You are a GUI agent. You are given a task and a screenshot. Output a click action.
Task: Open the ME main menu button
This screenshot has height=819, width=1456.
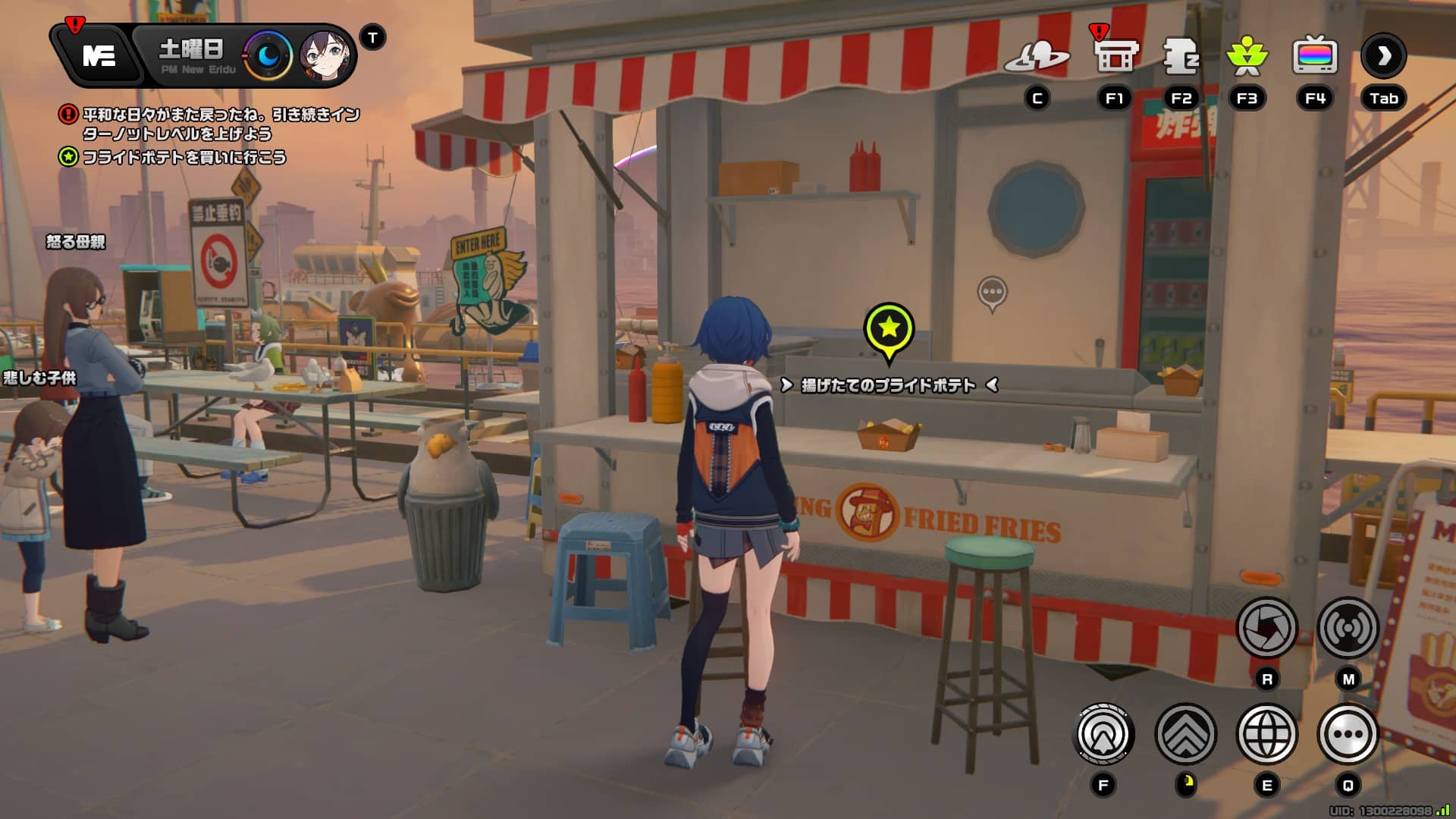99,55
